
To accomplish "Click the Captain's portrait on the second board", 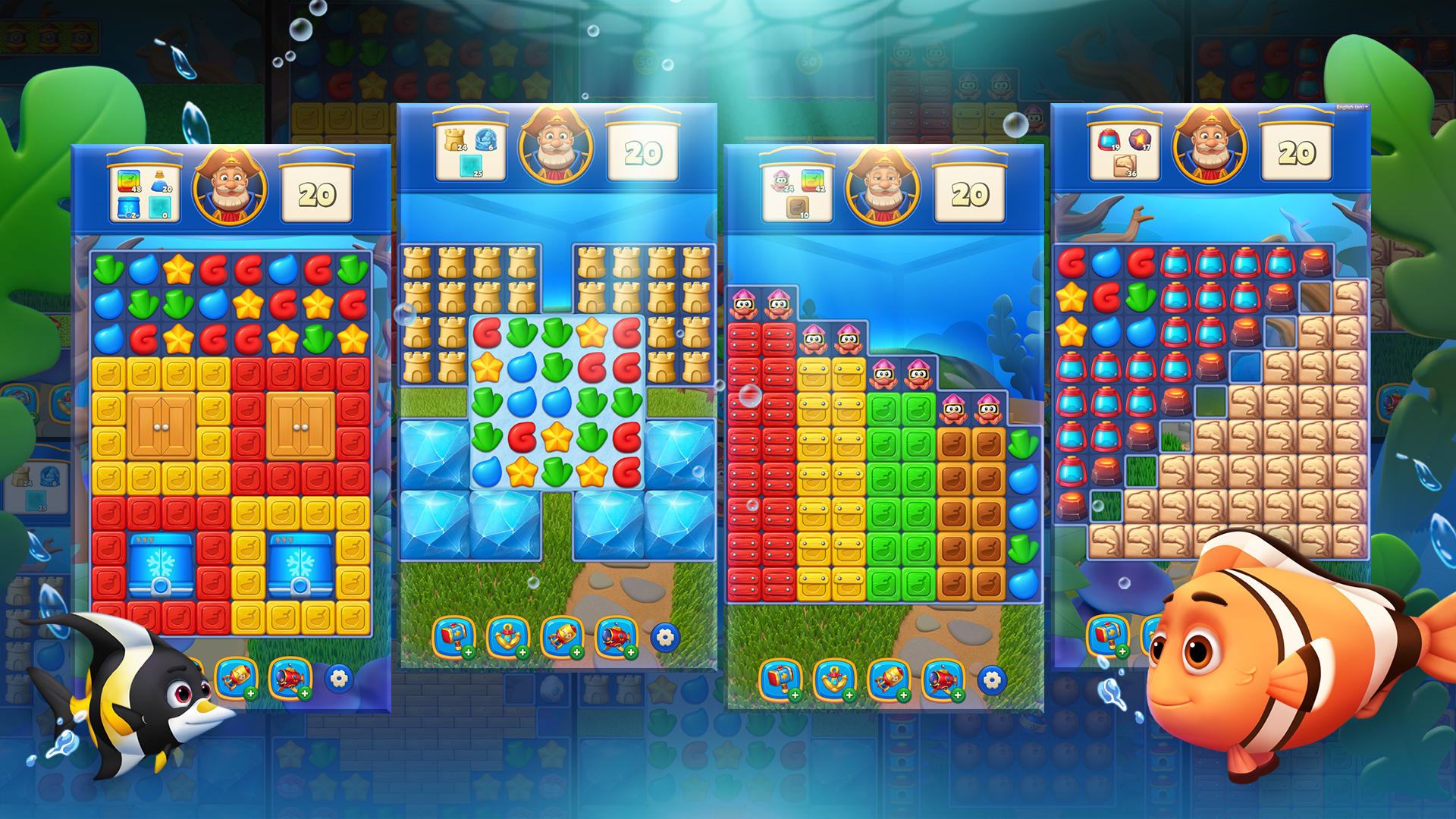I will (557, 148).
